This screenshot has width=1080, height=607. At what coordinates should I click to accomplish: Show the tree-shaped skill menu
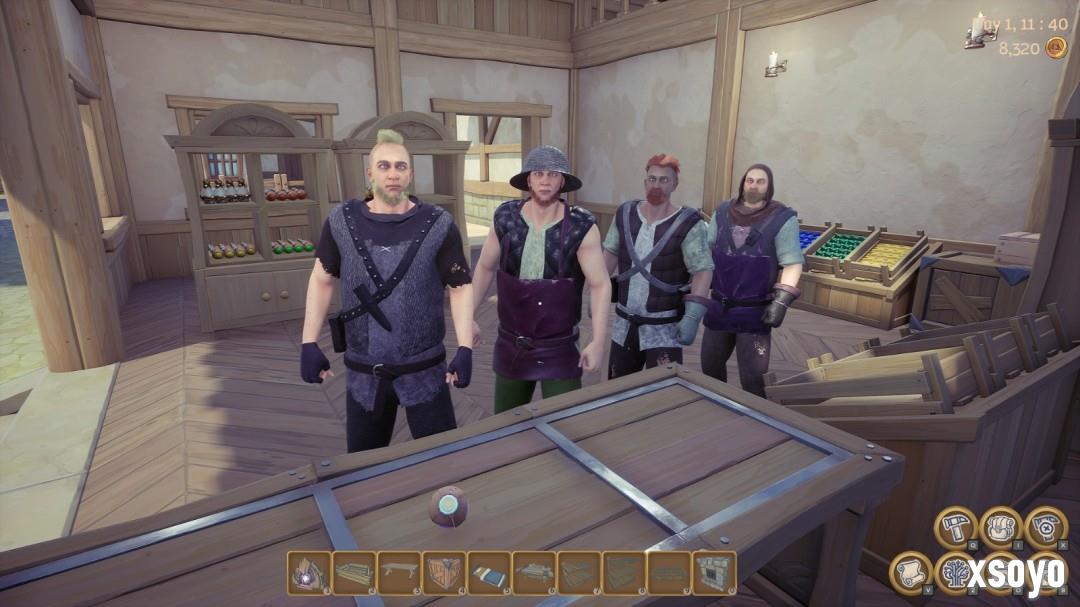click(x=955, y=572)
